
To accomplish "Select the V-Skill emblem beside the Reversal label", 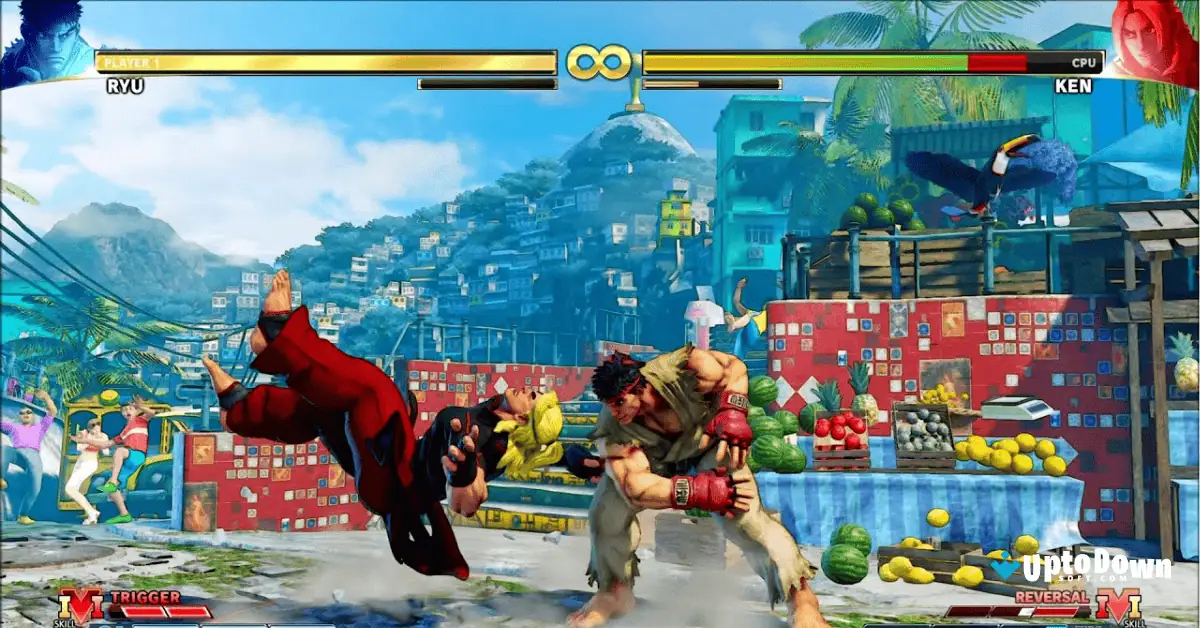I will click(x=1119, y=606).
